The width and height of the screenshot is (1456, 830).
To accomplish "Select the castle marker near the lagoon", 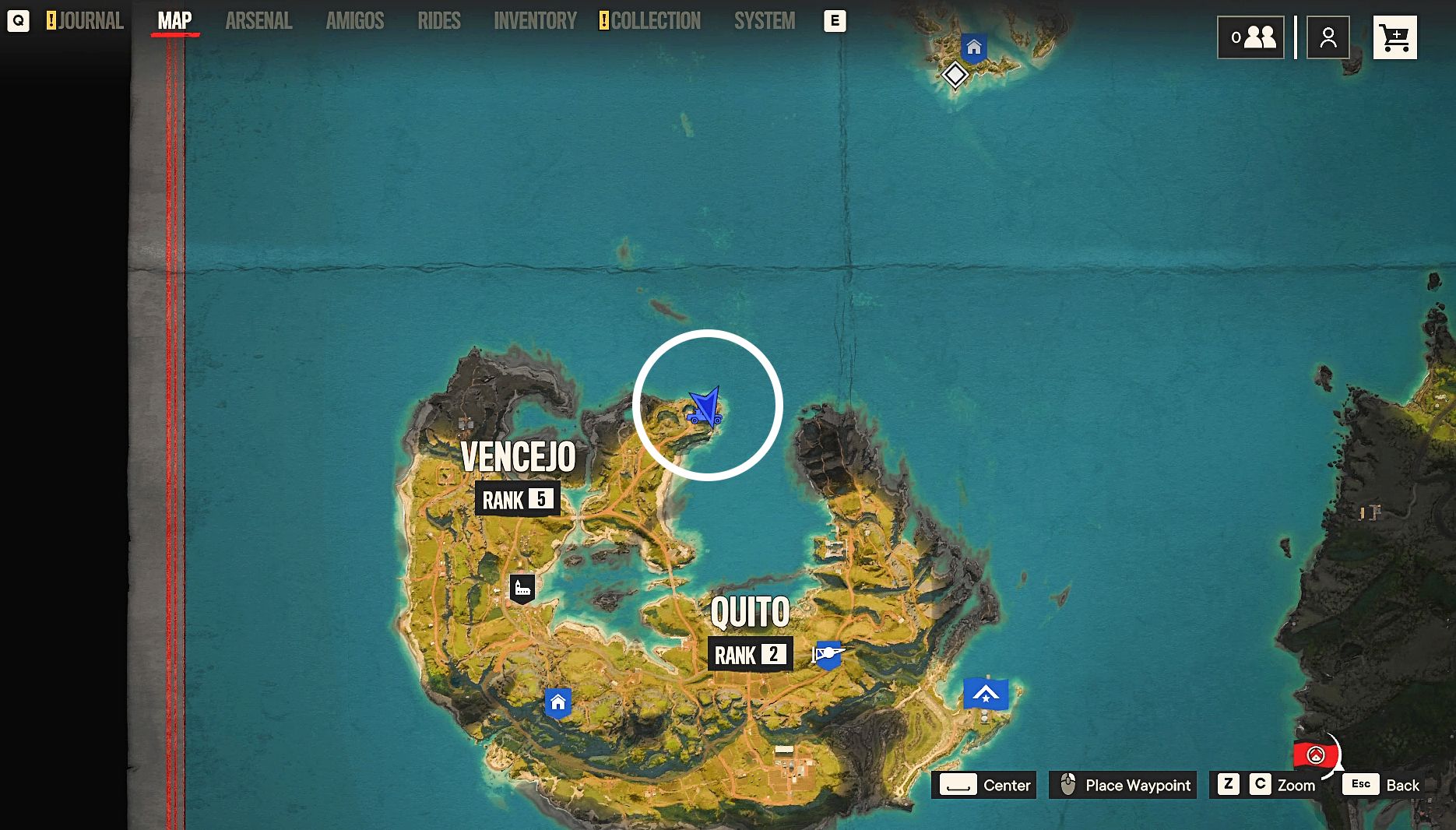I will click(x=522, y=588).
